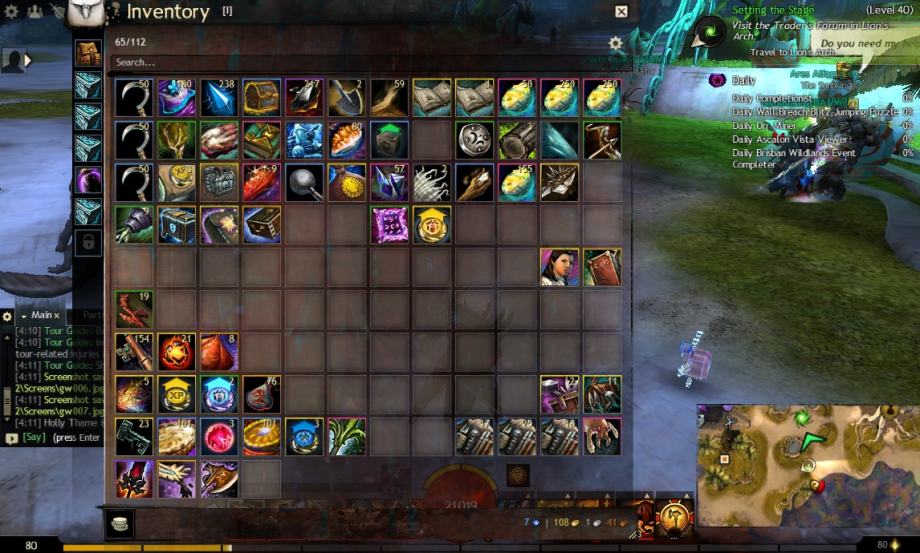Select the shovel item stack

347,98
